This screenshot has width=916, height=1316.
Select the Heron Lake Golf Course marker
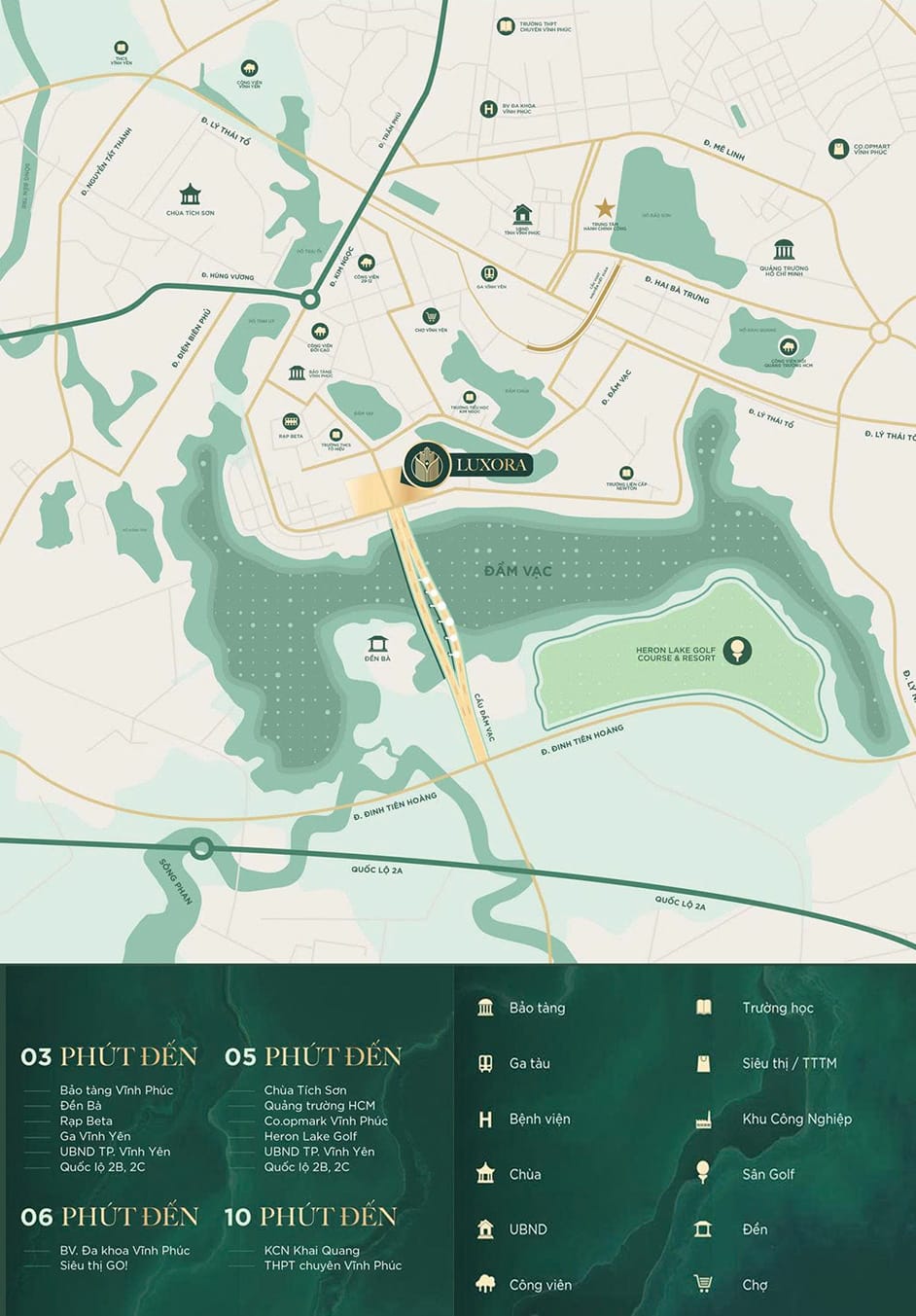coord(738,650)
